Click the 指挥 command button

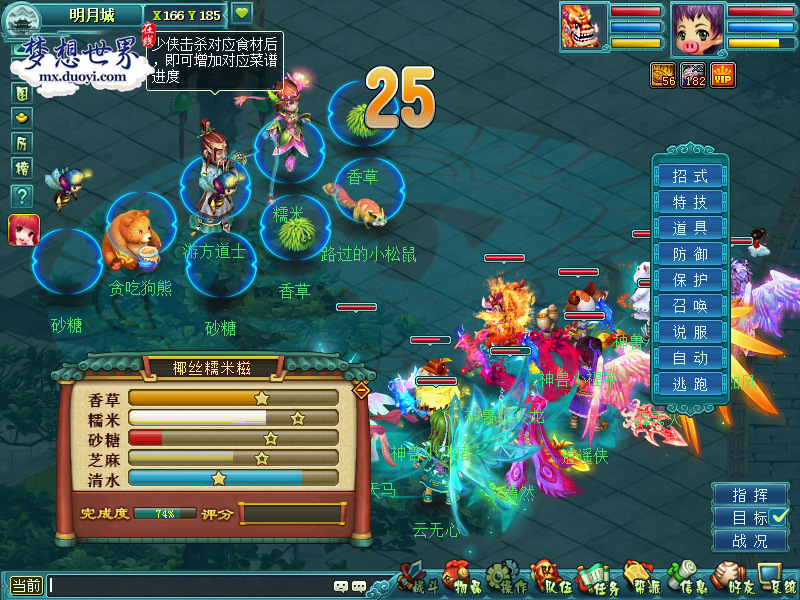coord(750,495)
